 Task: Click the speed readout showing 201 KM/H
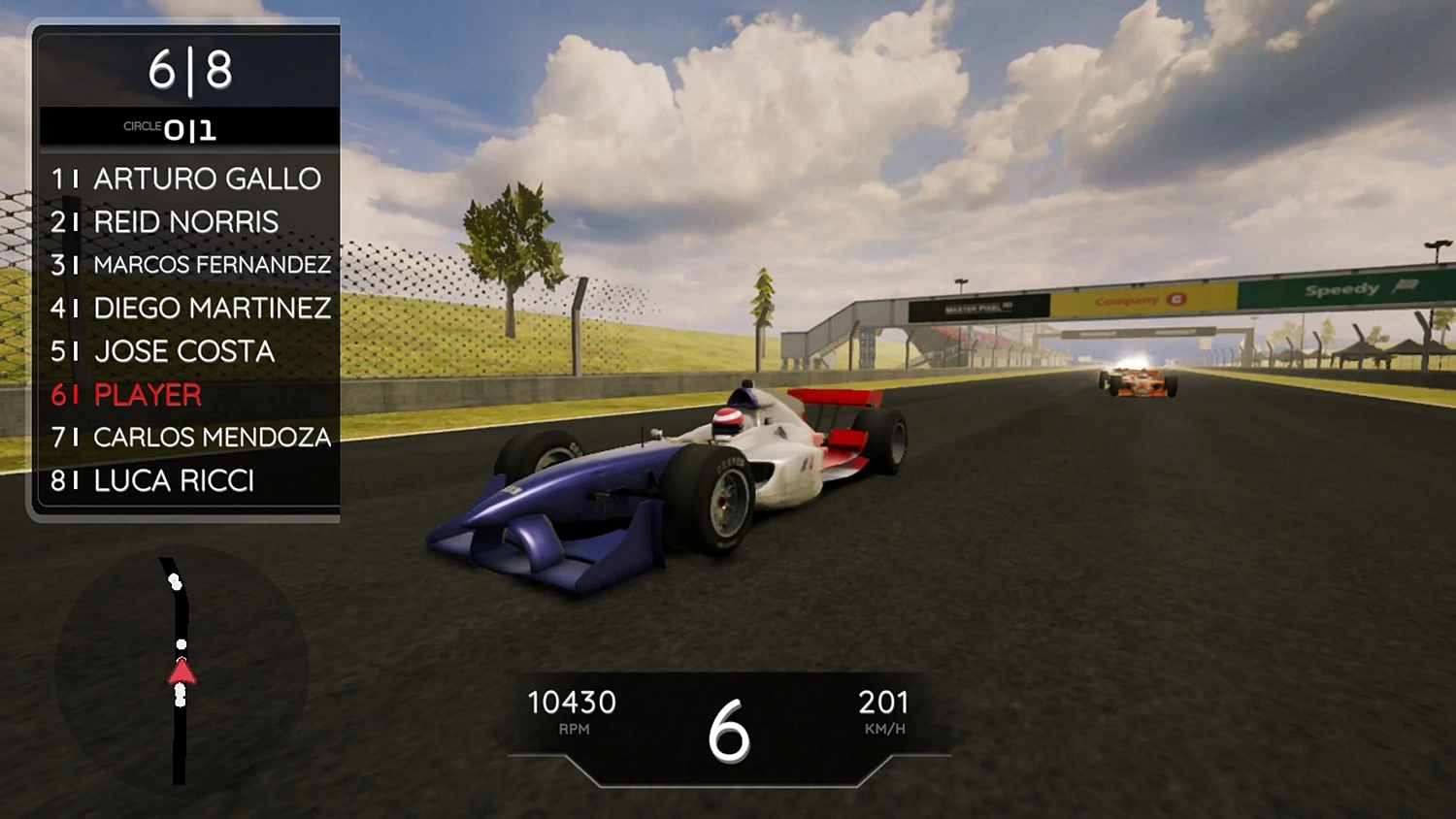[884, 701]
